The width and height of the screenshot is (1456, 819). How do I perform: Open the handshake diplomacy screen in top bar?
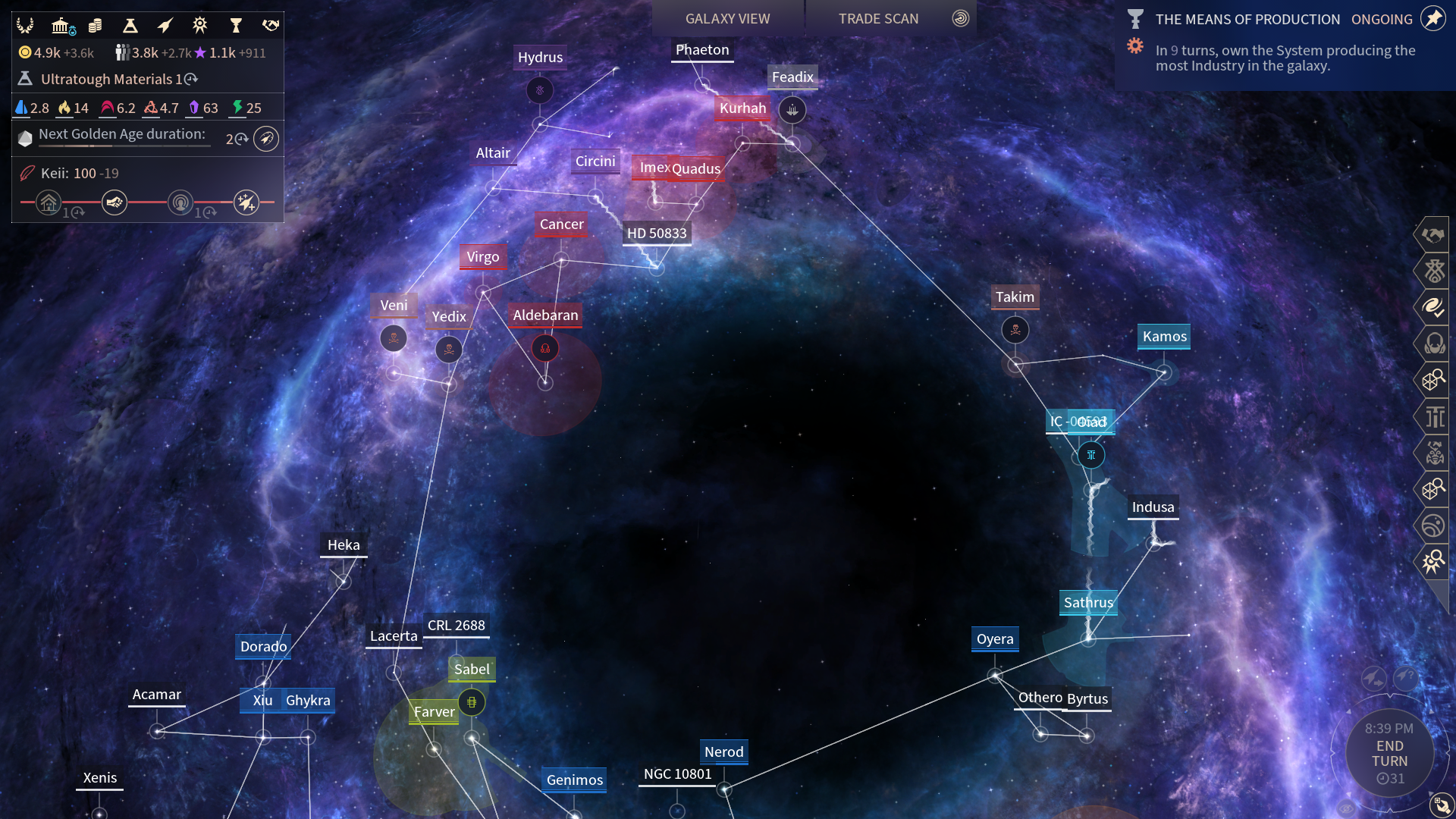[270, 26]
